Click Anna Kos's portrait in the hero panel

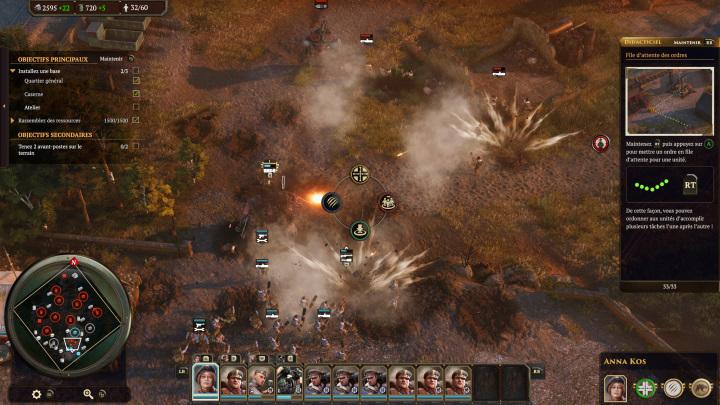click(615, 387)
